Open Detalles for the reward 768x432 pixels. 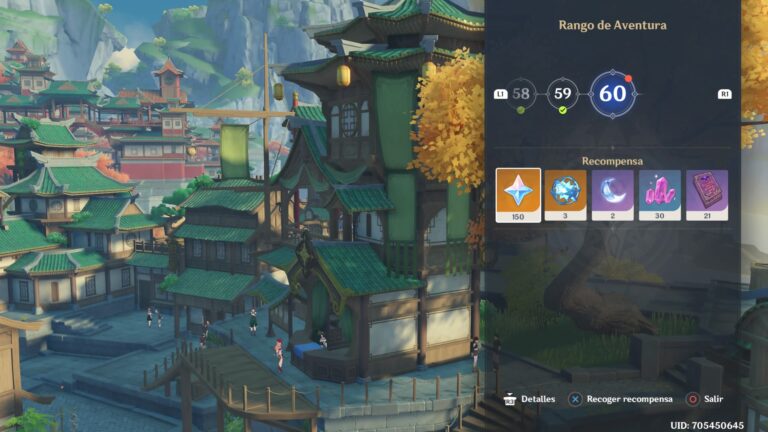529,398
